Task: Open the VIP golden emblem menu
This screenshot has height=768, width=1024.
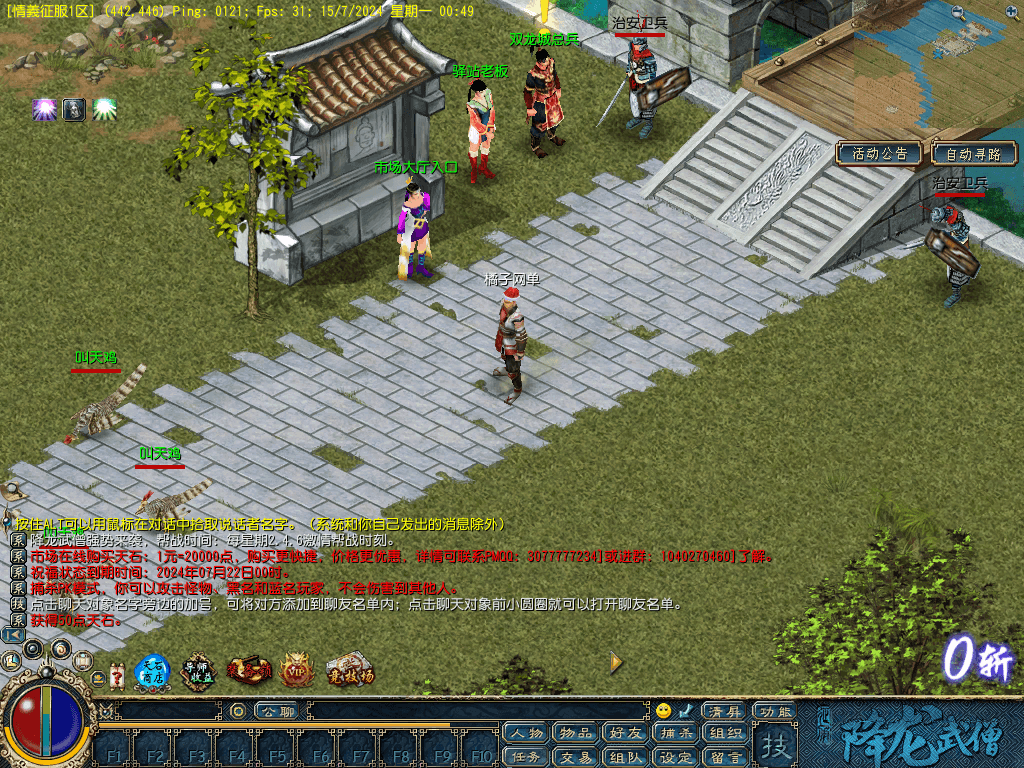Action: pos(297,671)
